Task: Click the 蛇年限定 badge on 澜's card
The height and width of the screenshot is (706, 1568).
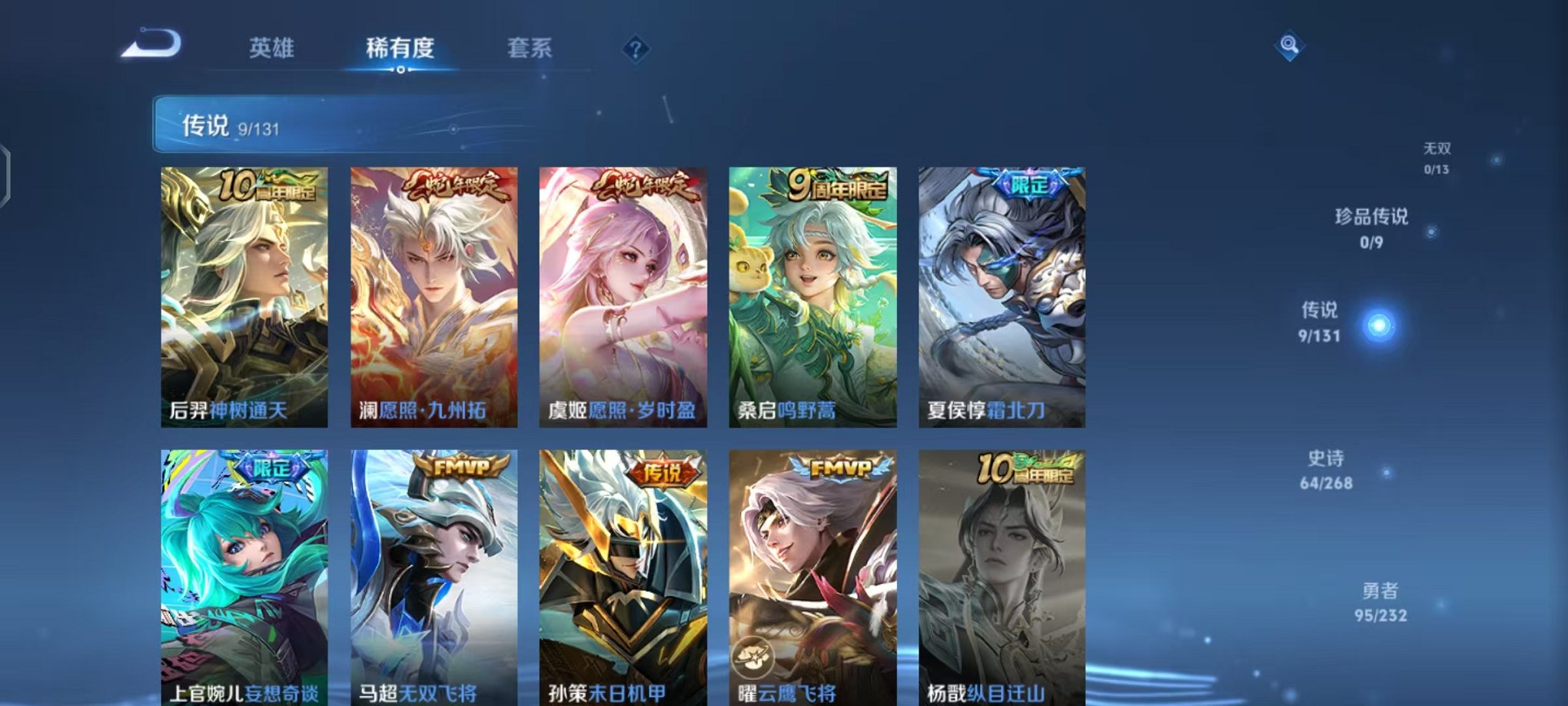Action: coord(457,185)
